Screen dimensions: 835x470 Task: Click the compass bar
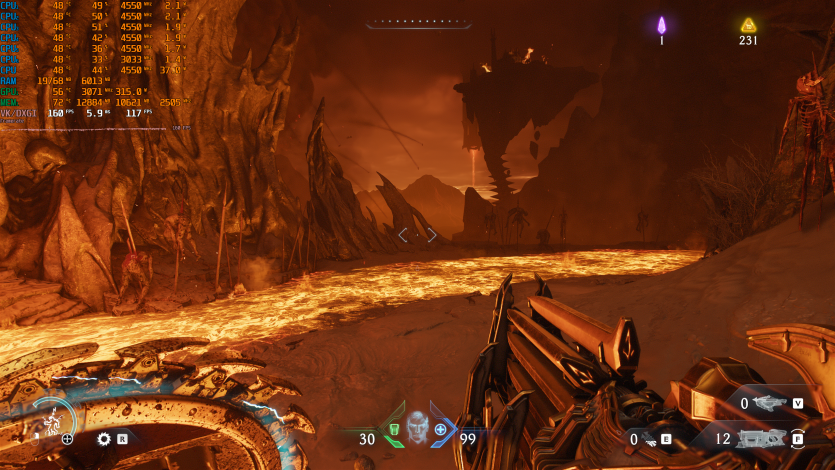tap(417, 22)
